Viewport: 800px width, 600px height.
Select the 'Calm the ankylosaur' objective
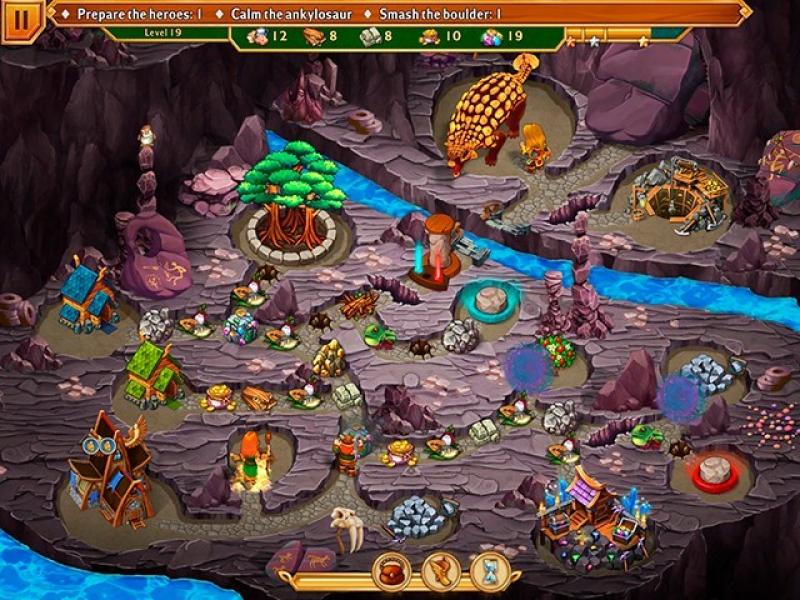pyautogui.click(x=288, y=15)
